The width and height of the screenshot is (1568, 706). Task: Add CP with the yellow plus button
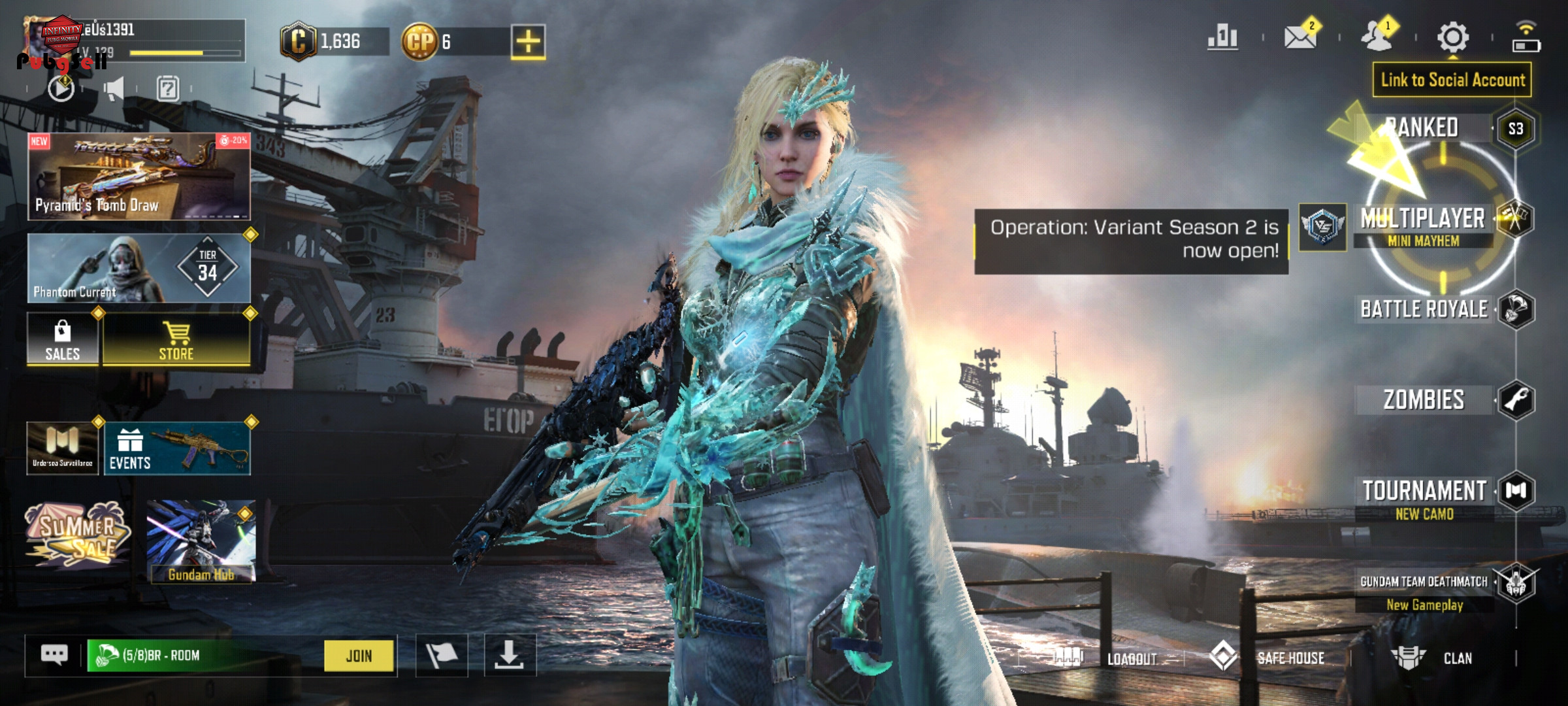coord(528,42)
